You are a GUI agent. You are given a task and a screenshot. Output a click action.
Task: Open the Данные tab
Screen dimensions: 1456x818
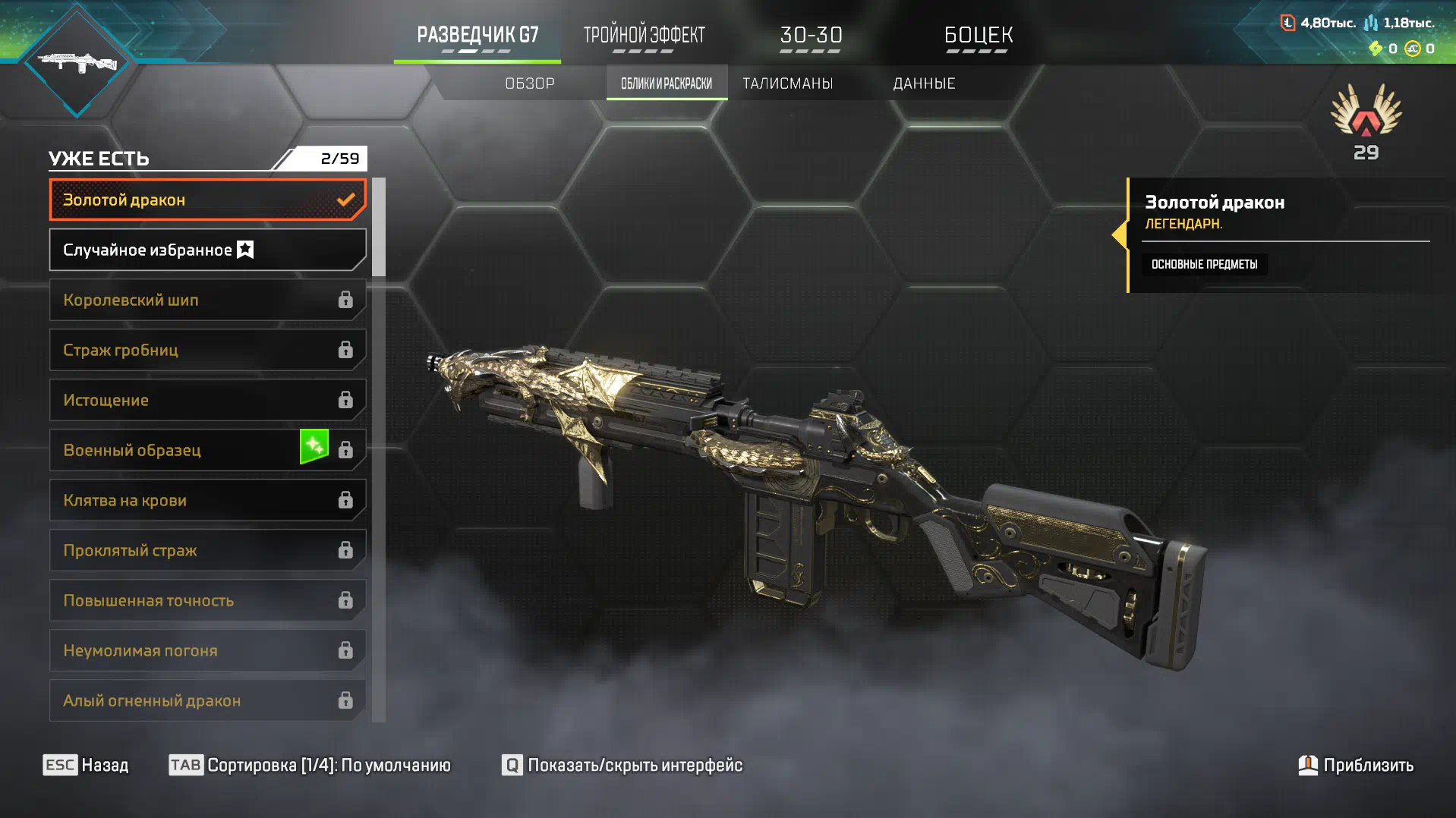click(924, 83)
